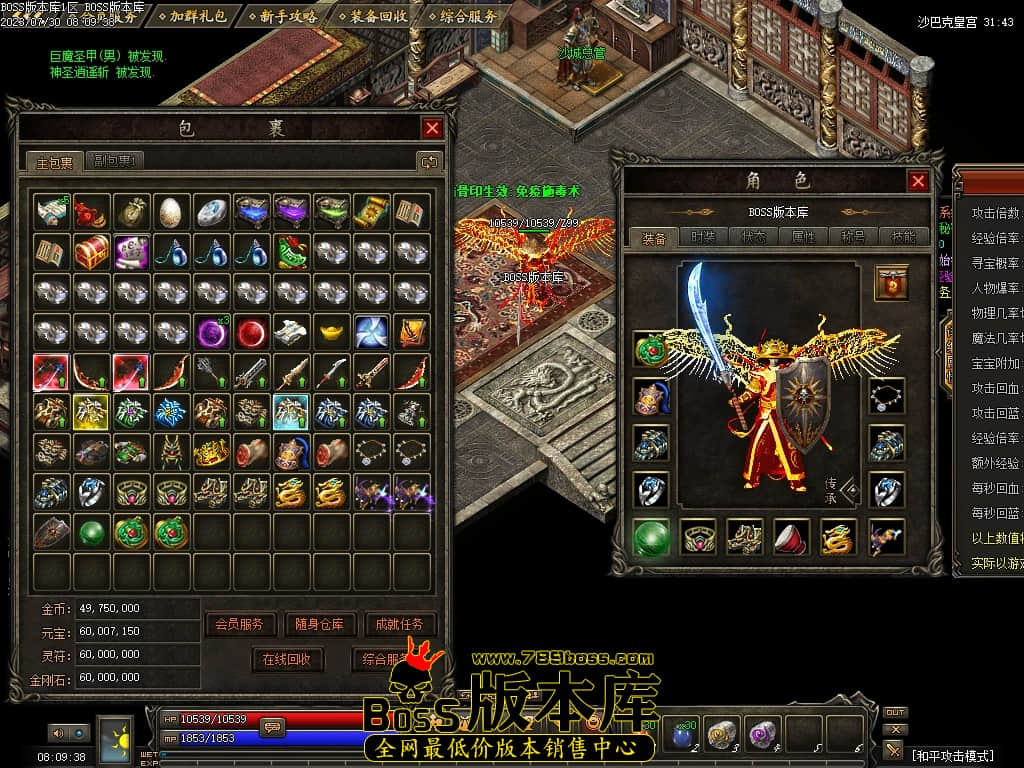Open 成就任务 achievement quests
The width and height of the screenshot is (1024, 768).
coord(399,624)
